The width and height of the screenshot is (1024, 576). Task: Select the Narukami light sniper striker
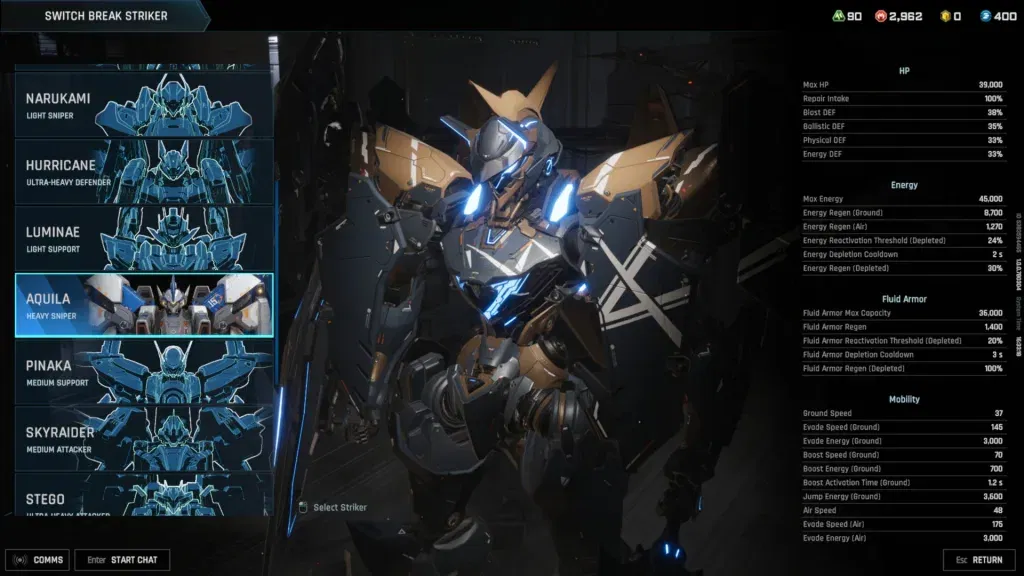(143, 104)
